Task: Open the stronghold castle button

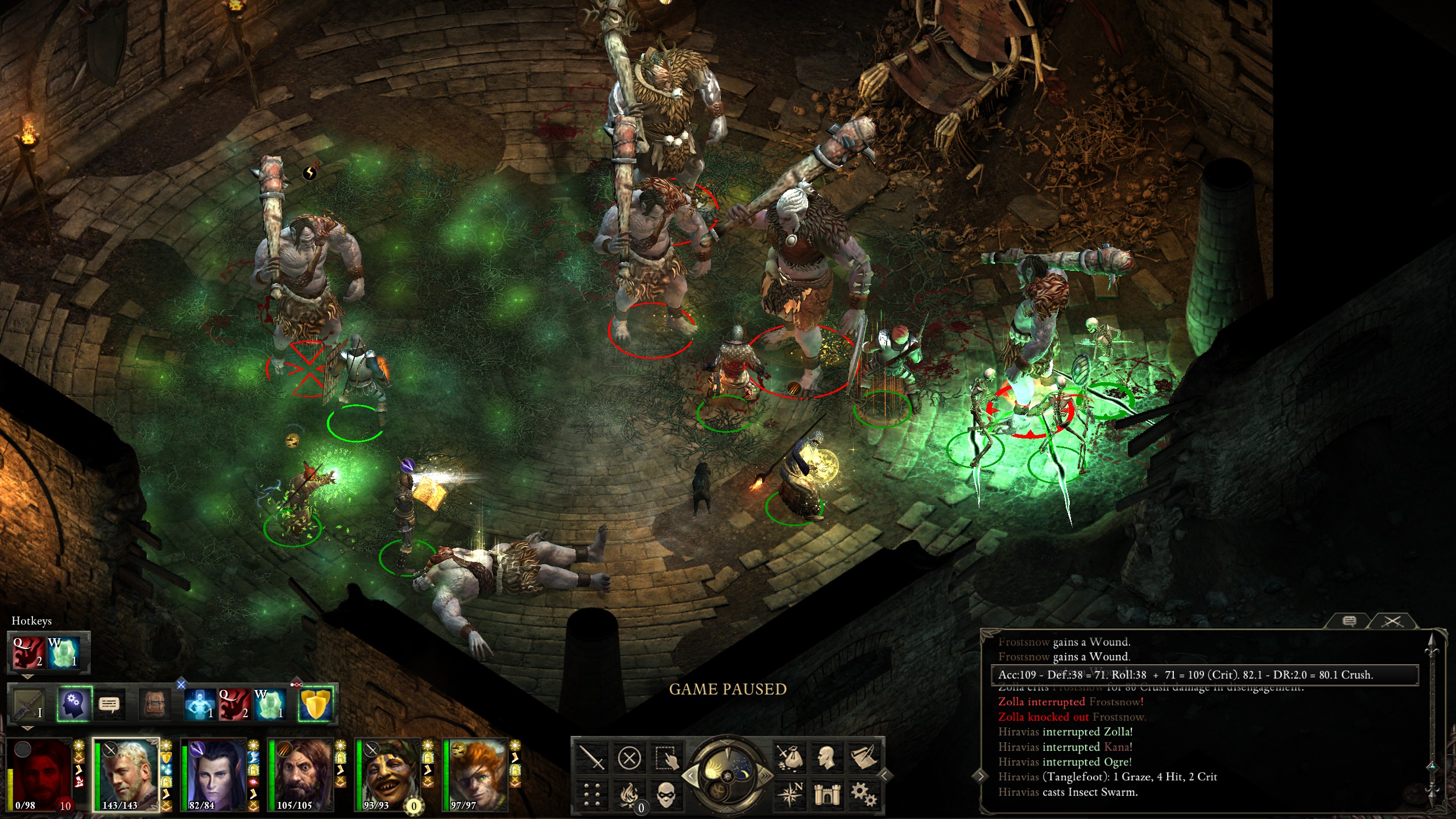Action: coord(826,795)
